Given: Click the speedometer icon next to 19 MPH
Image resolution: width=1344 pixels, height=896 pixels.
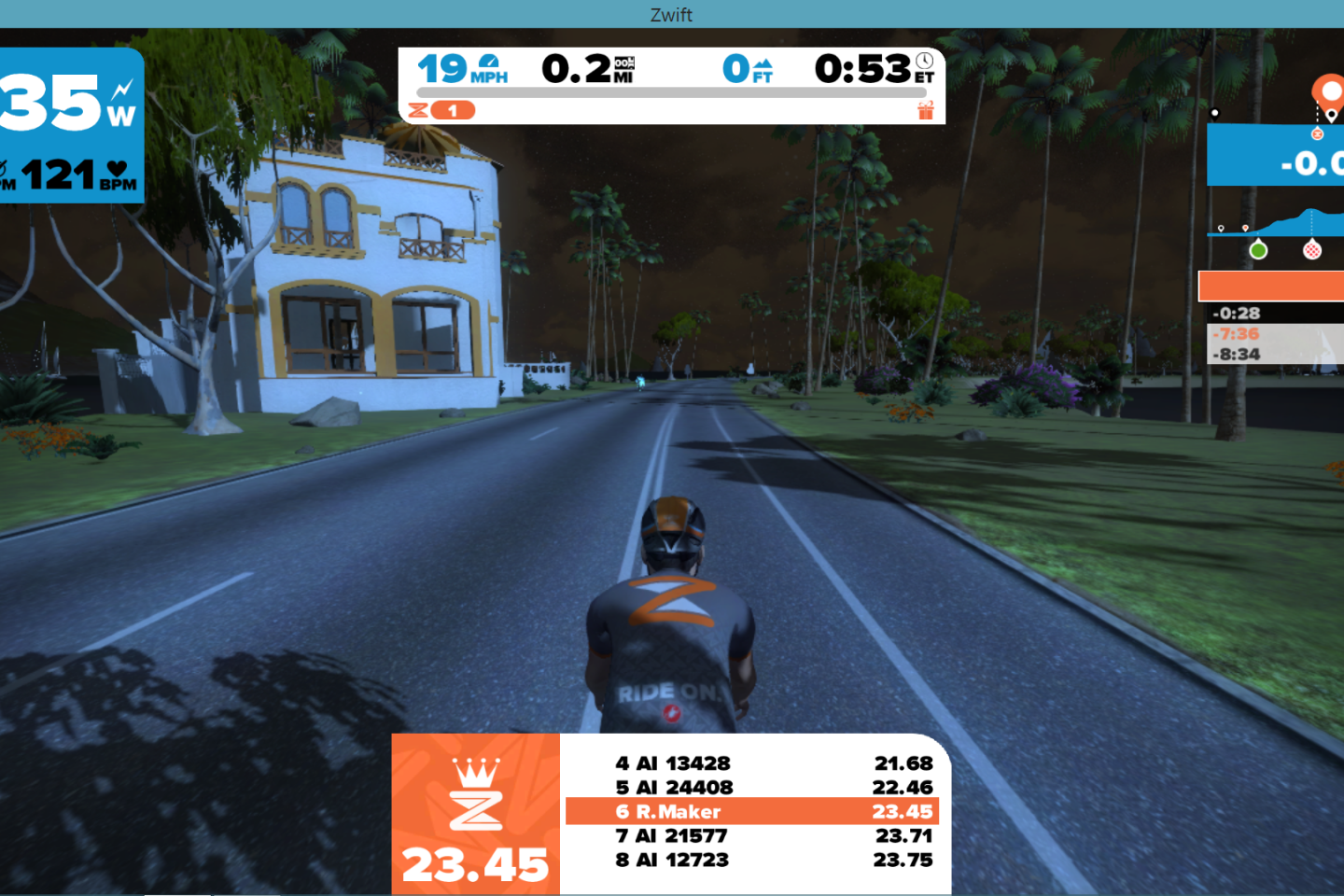Looking at the screenshot, I should [x=486, y=62].
